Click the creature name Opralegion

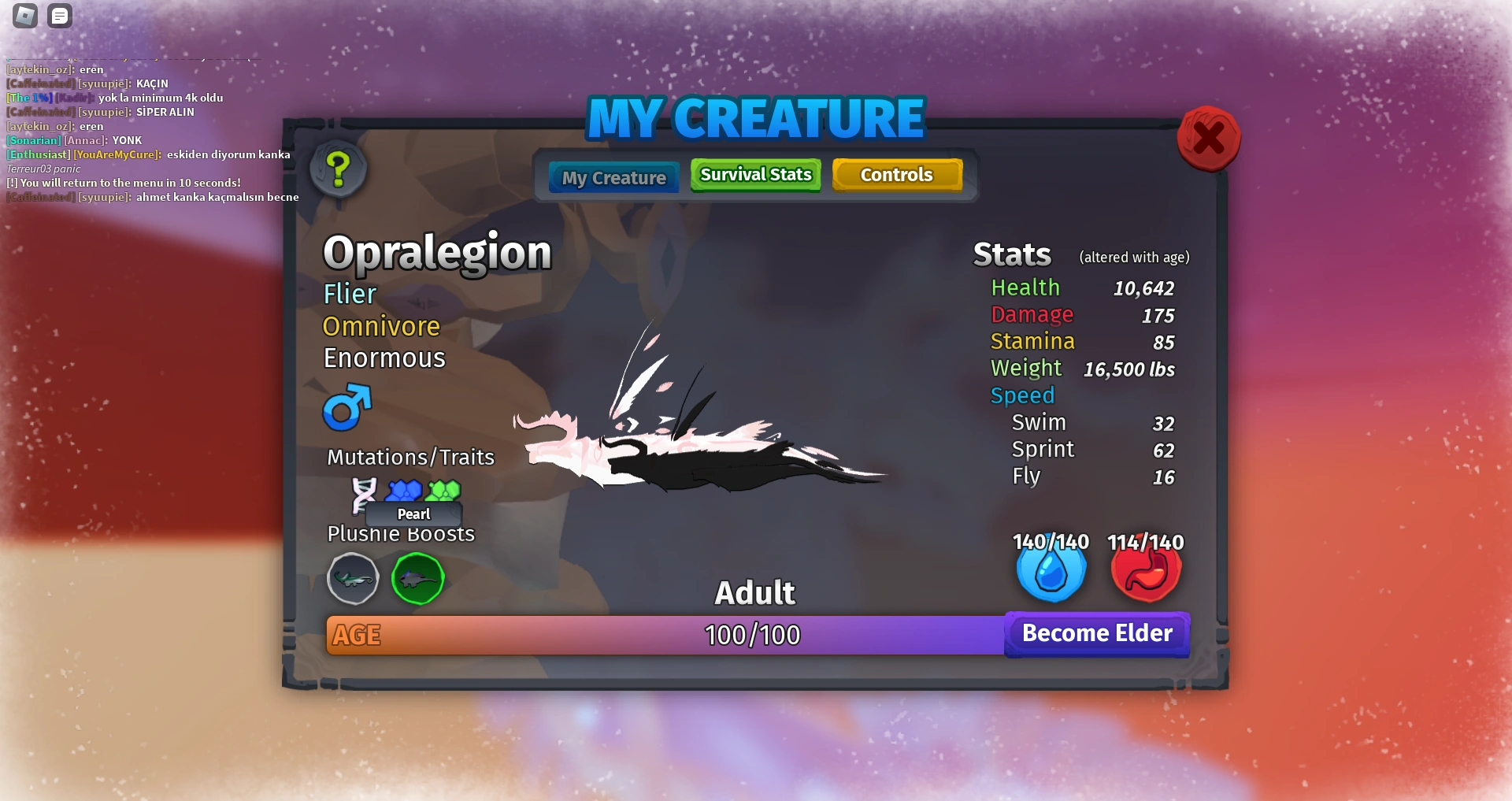(438, 251)
